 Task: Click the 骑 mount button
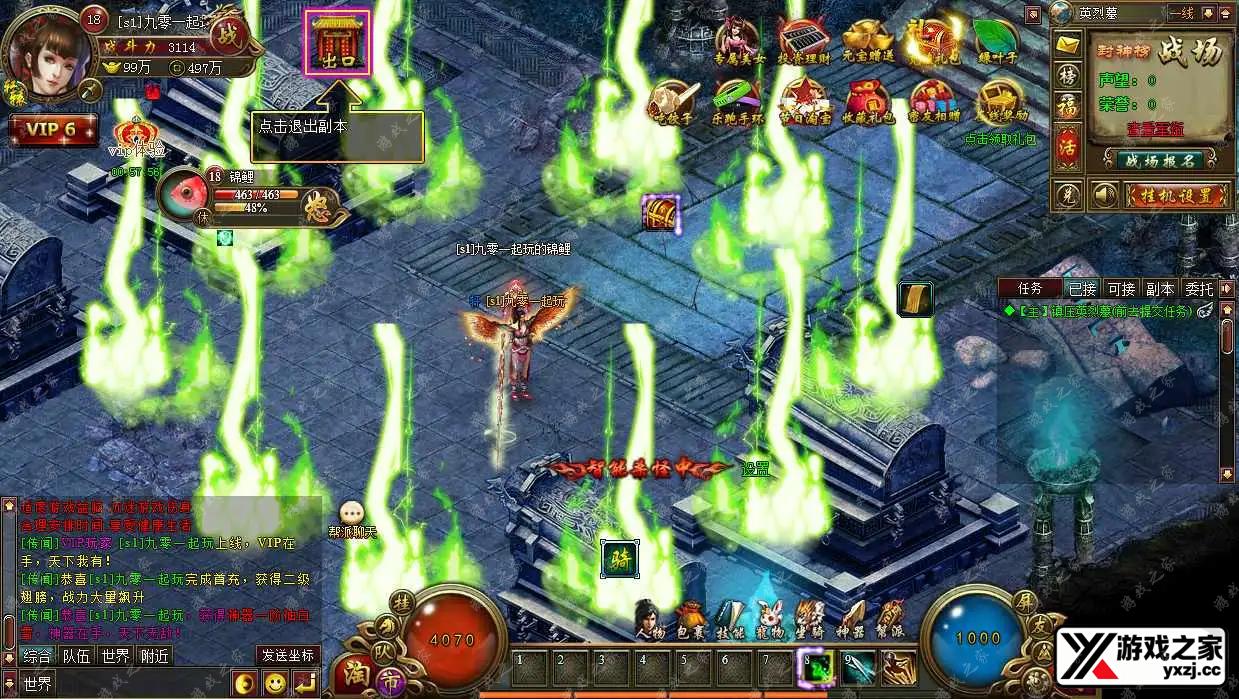[619, 558]
